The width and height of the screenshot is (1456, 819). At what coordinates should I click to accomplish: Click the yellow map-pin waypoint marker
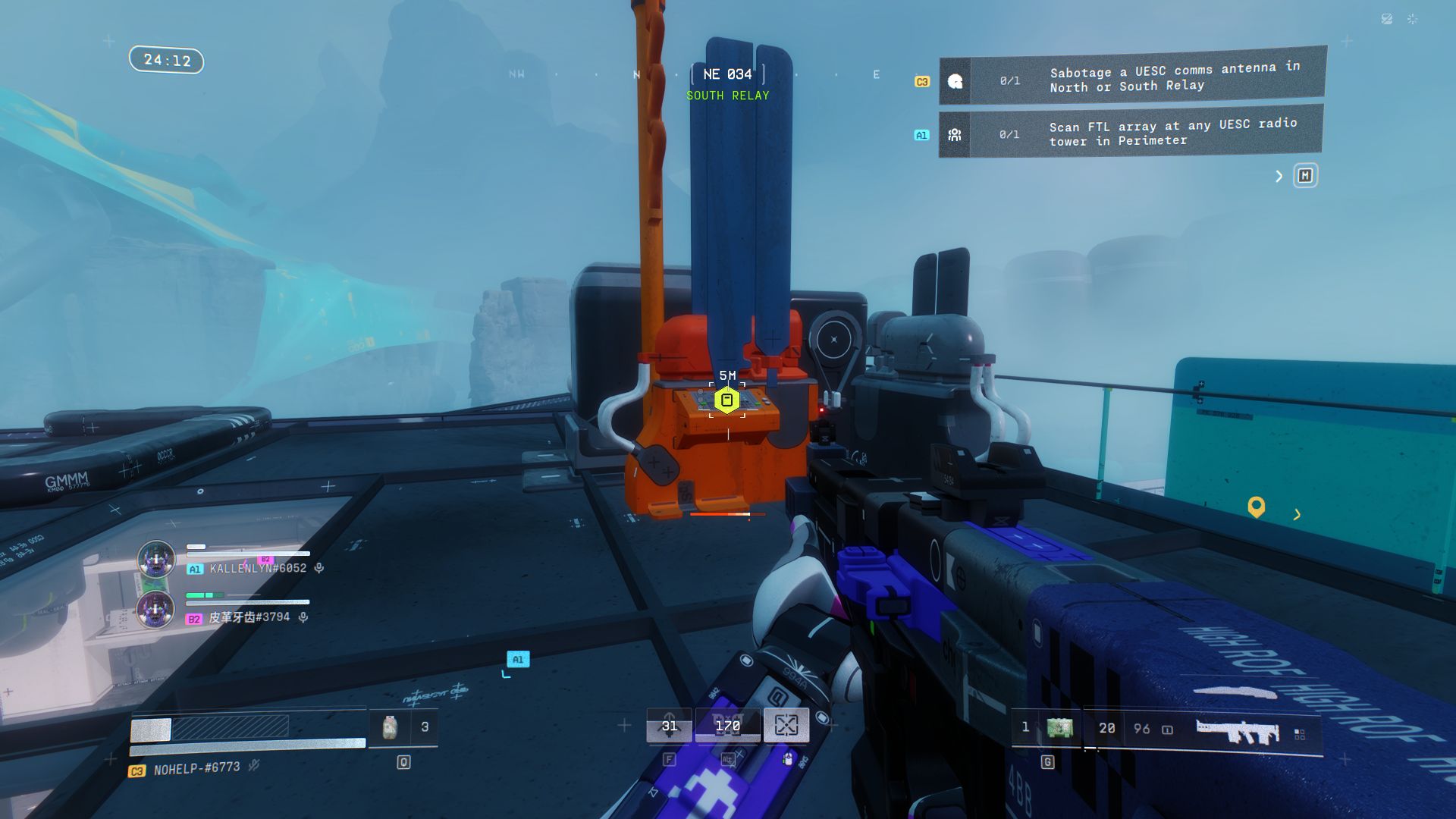(x=1256, y=507)
